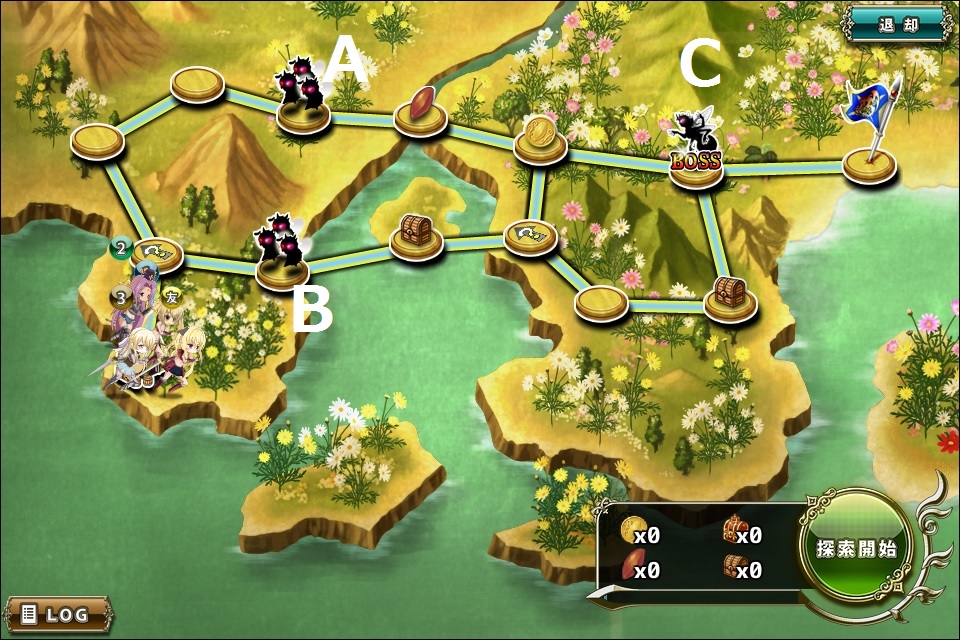This screenshot has height=640, width=960.
Task: Click the 退却 retreat button
Action: tap(897, 25)
